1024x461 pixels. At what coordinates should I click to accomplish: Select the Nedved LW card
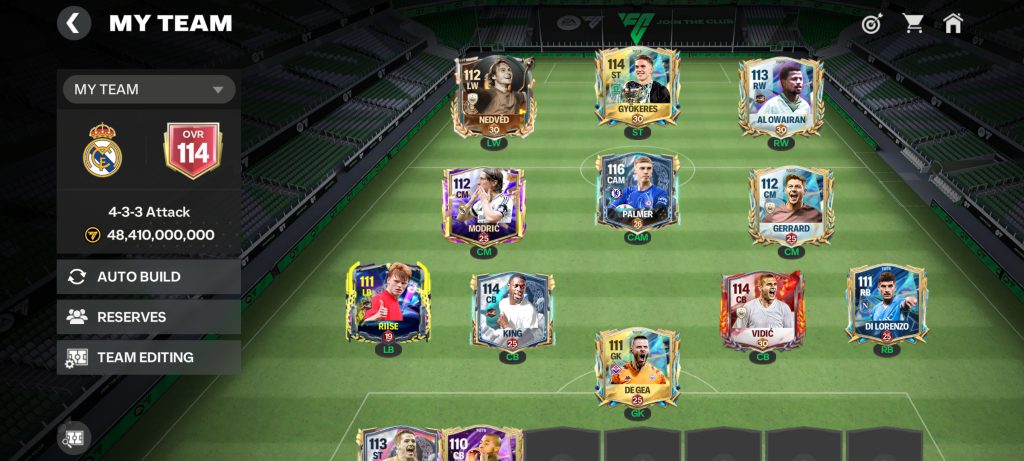pyautogui.click(x=493, y=97)
